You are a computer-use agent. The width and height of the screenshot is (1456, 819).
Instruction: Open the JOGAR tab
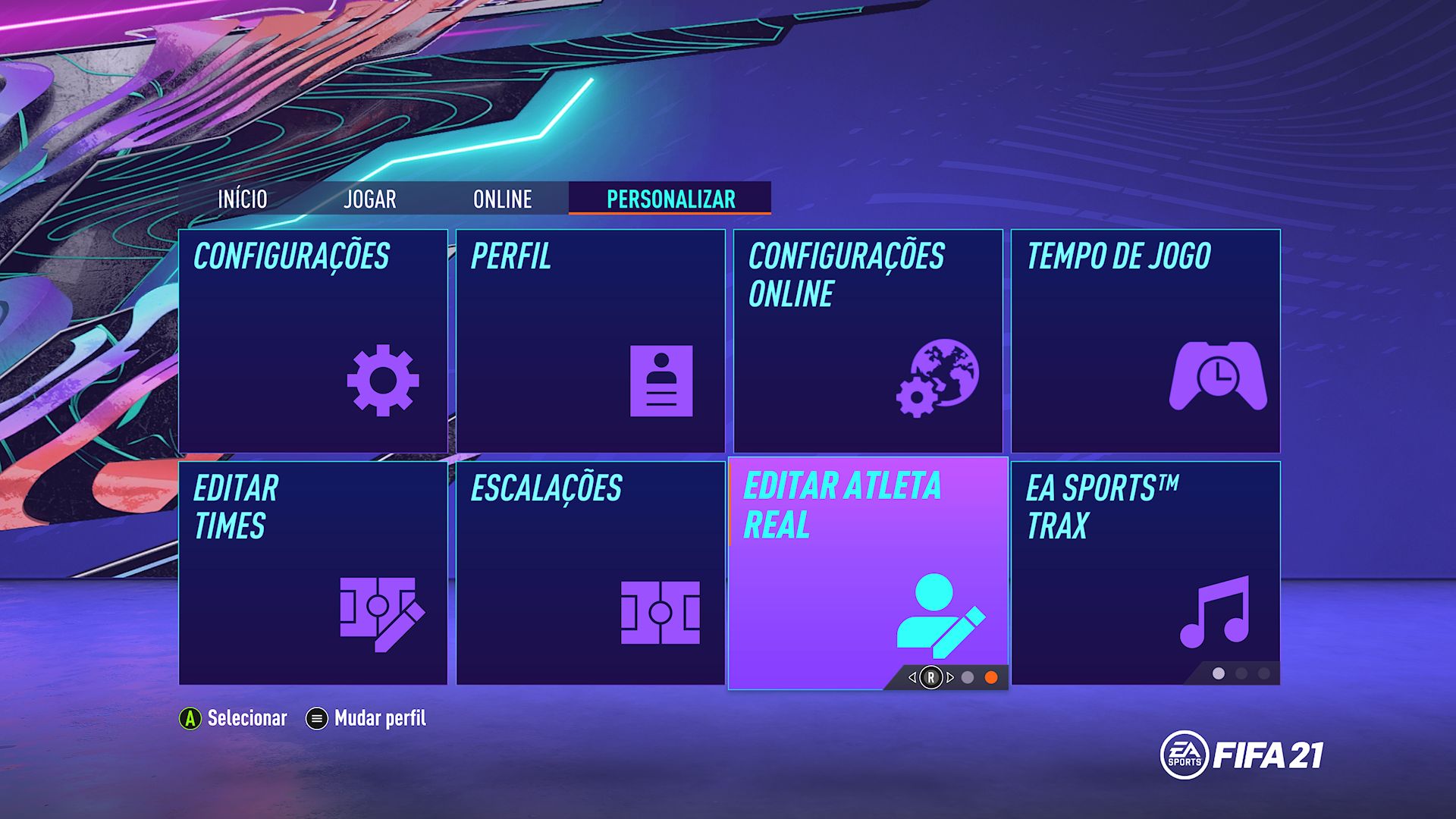[x=369, y=199]
